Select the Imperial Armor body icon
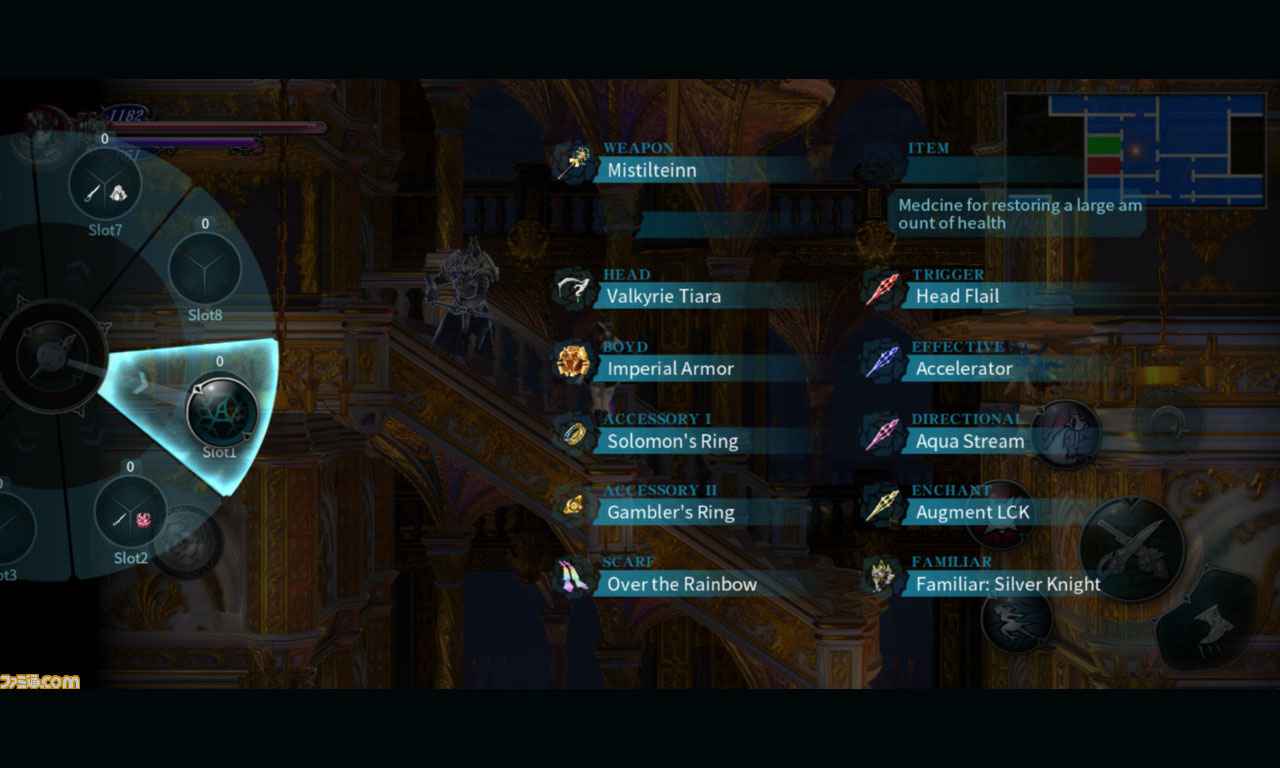This screenshot has height=768, width=1280. coord(571,358)
